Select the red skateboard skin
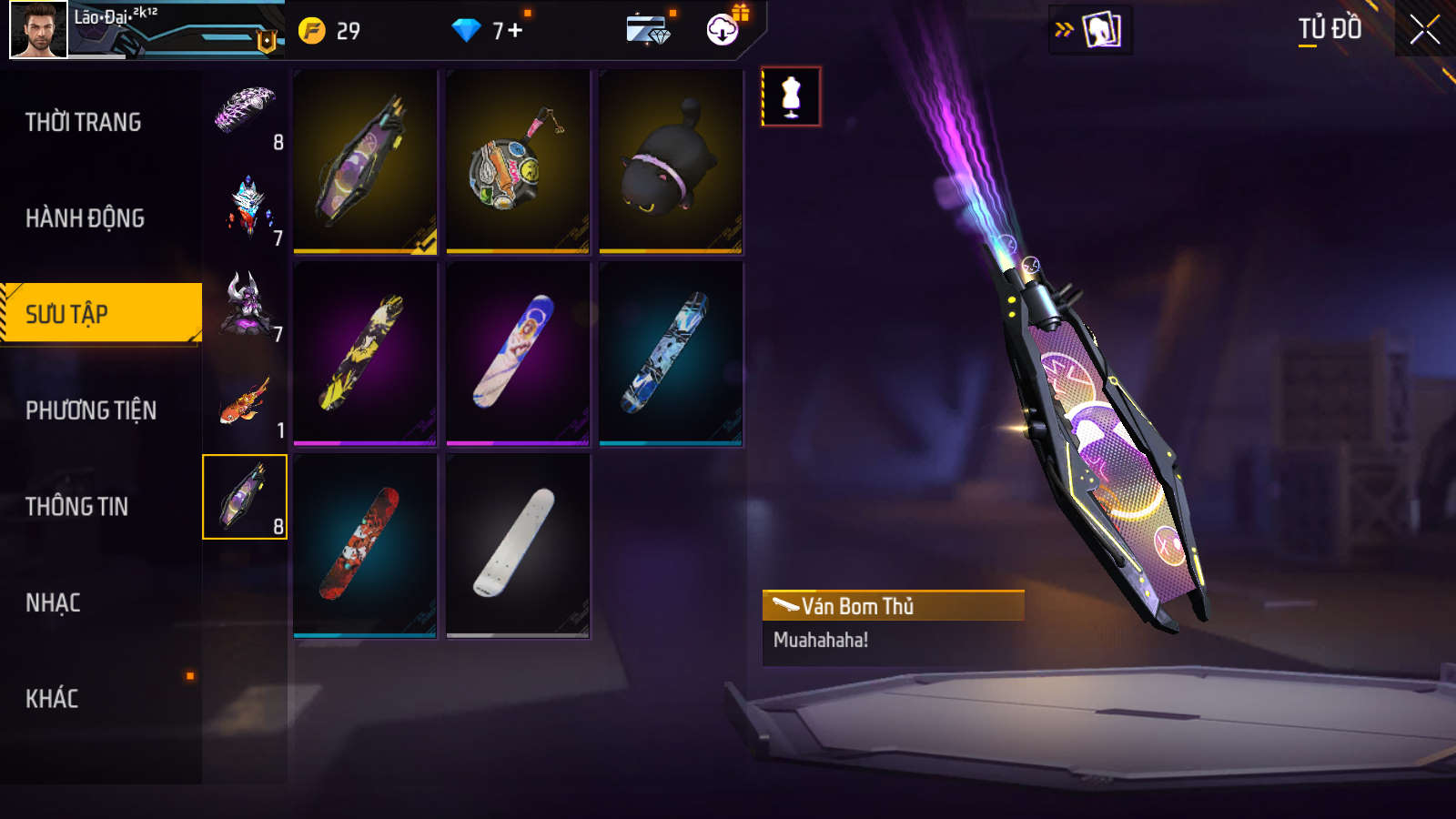The width and height of the screenshot is (1456, 819). point(365,545)
